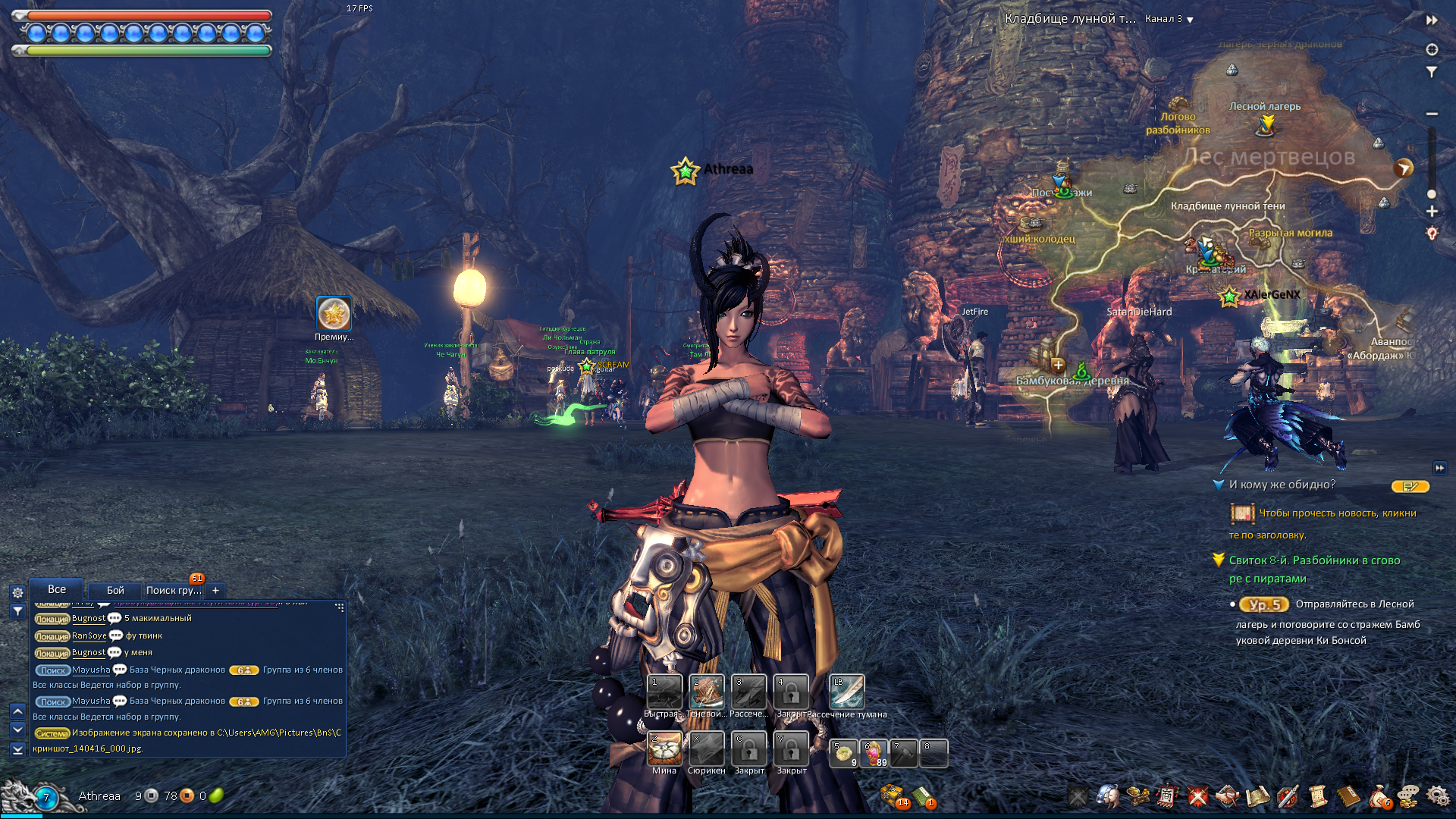Open the crossed swords red banner icon
The width and height of the screenshot is (1456, 819).
[1197, 795]
